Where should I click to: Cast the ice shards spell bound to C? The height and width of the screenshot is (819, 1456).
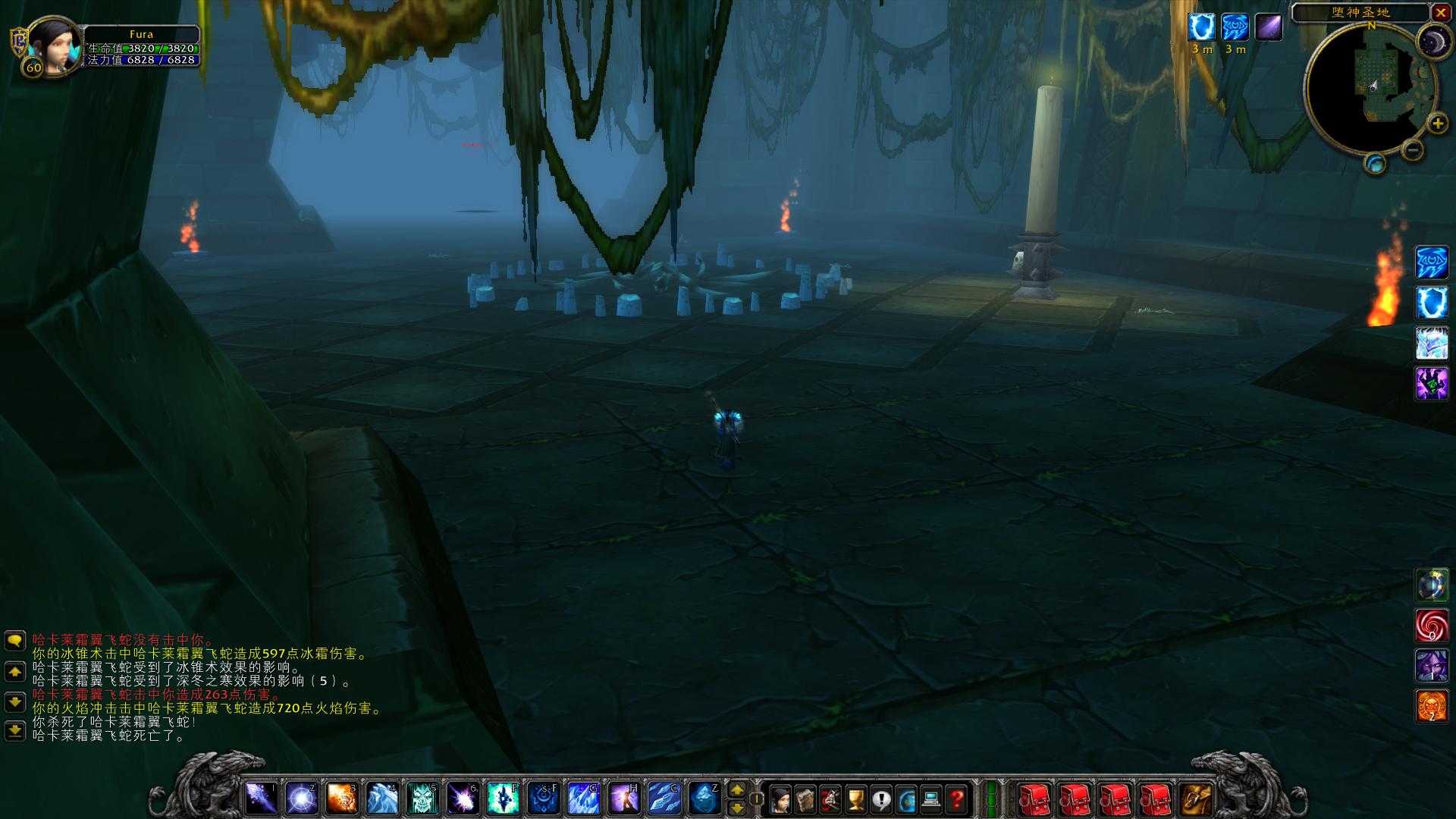(664, 798)
